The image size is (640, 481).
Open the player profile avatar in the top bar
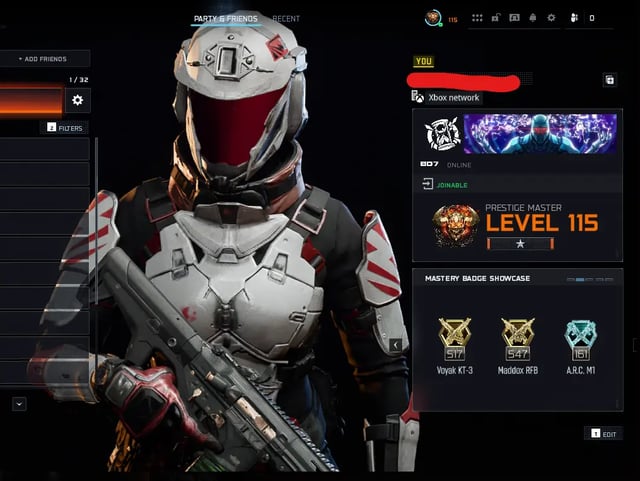[433, 18]
